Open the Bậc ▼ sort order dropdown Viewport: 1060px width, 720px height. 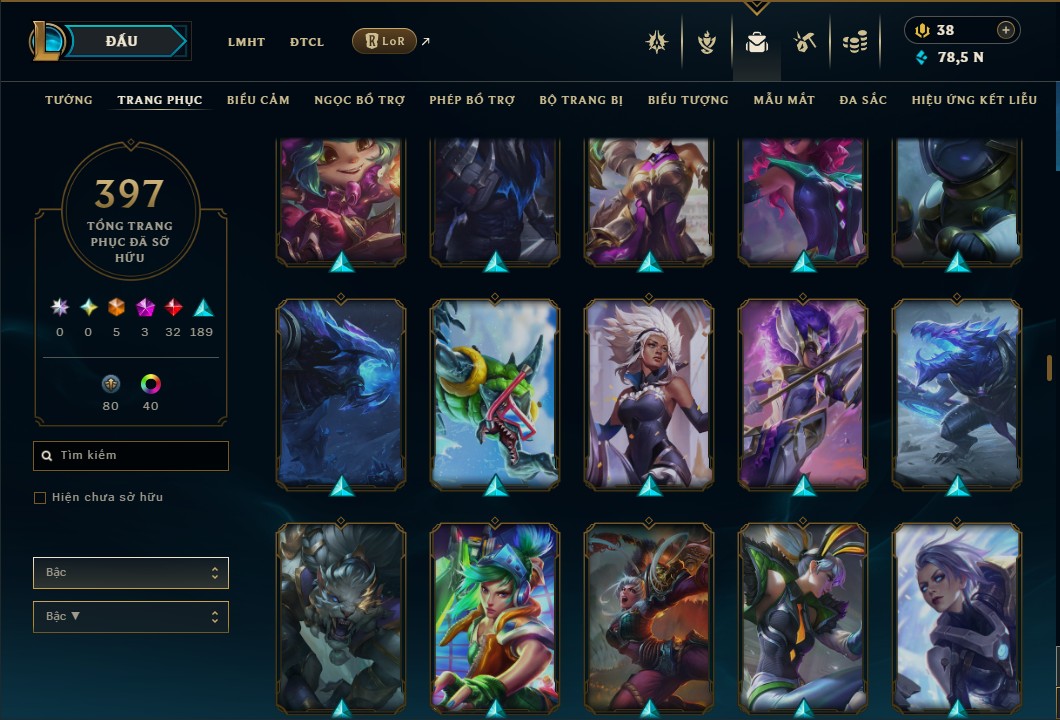click(x=131, y=617)
